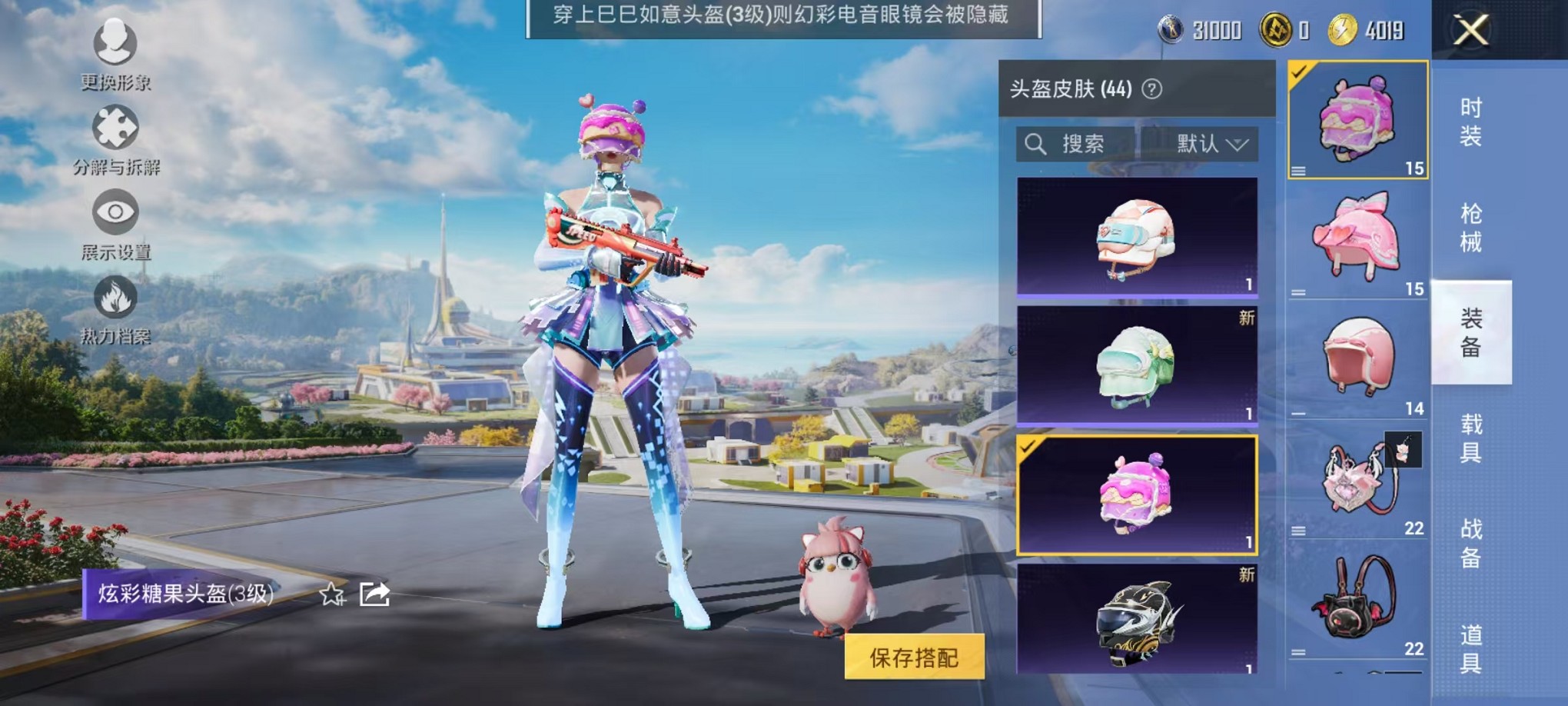
Task: Open the 更换形象 avatar change panel
Action: click(114, 58)
